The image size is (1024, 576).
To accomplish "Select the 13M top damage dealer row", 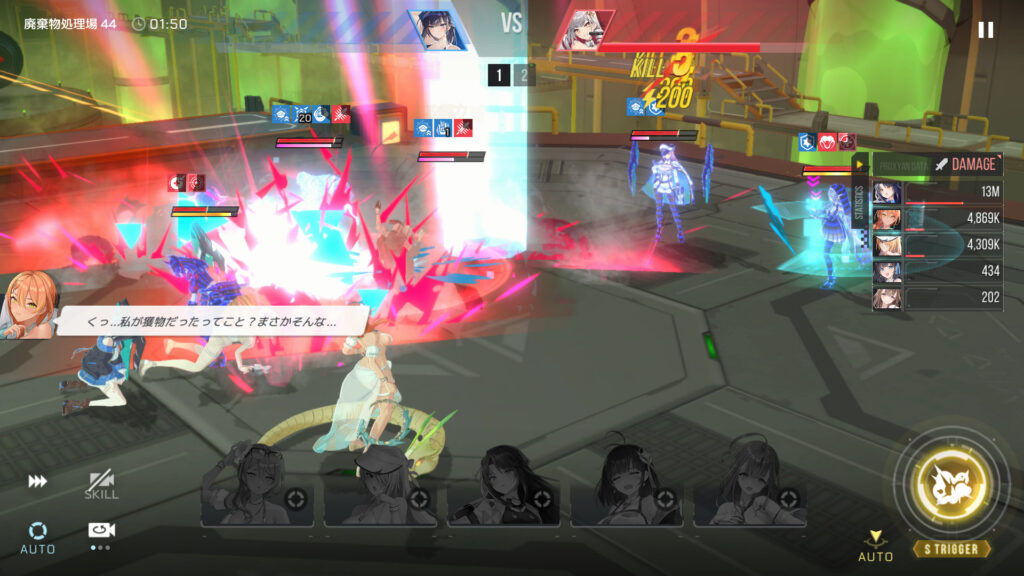I will (937, 192).
